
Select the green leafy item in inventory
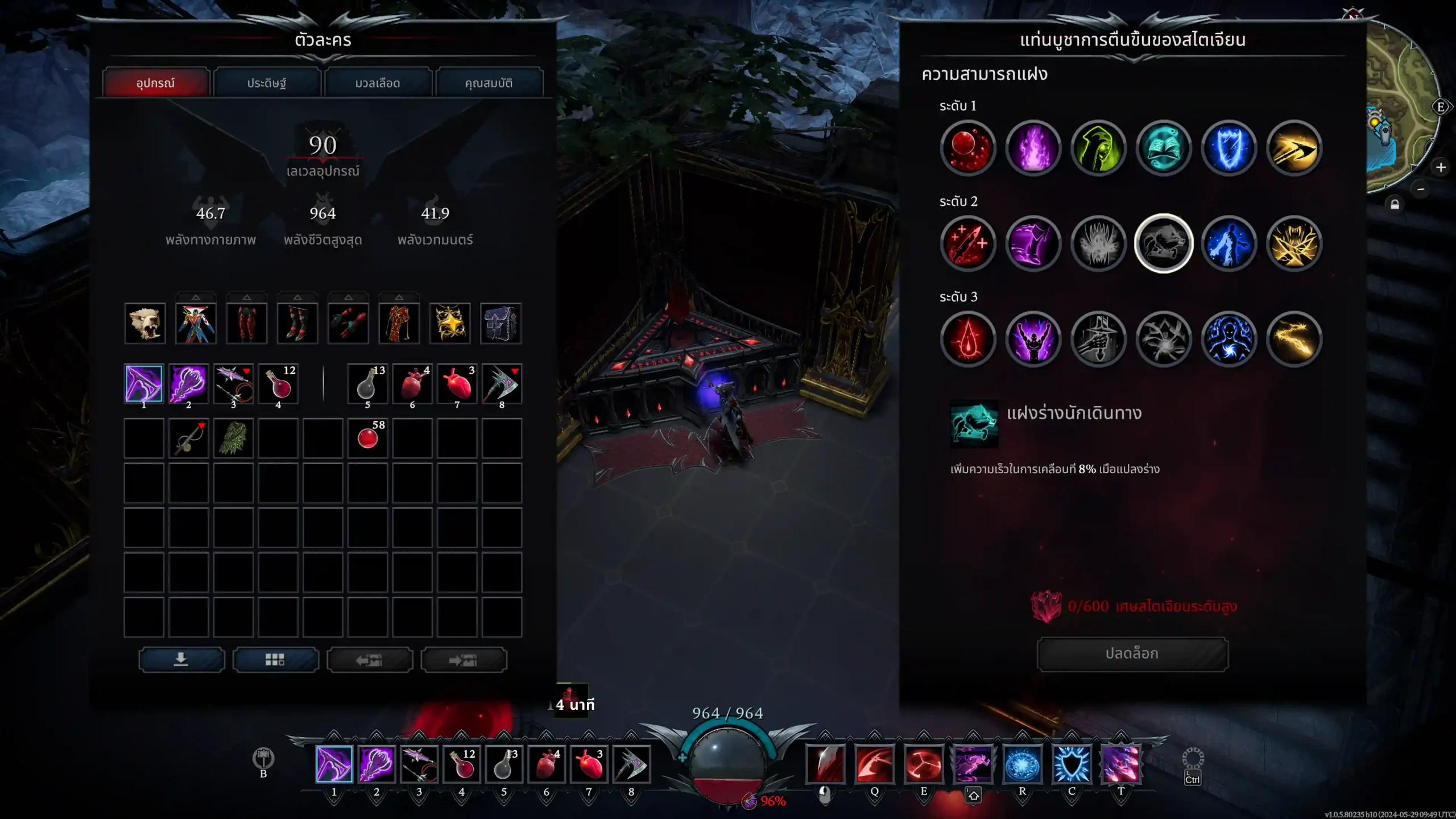click(x=233, y=439)
